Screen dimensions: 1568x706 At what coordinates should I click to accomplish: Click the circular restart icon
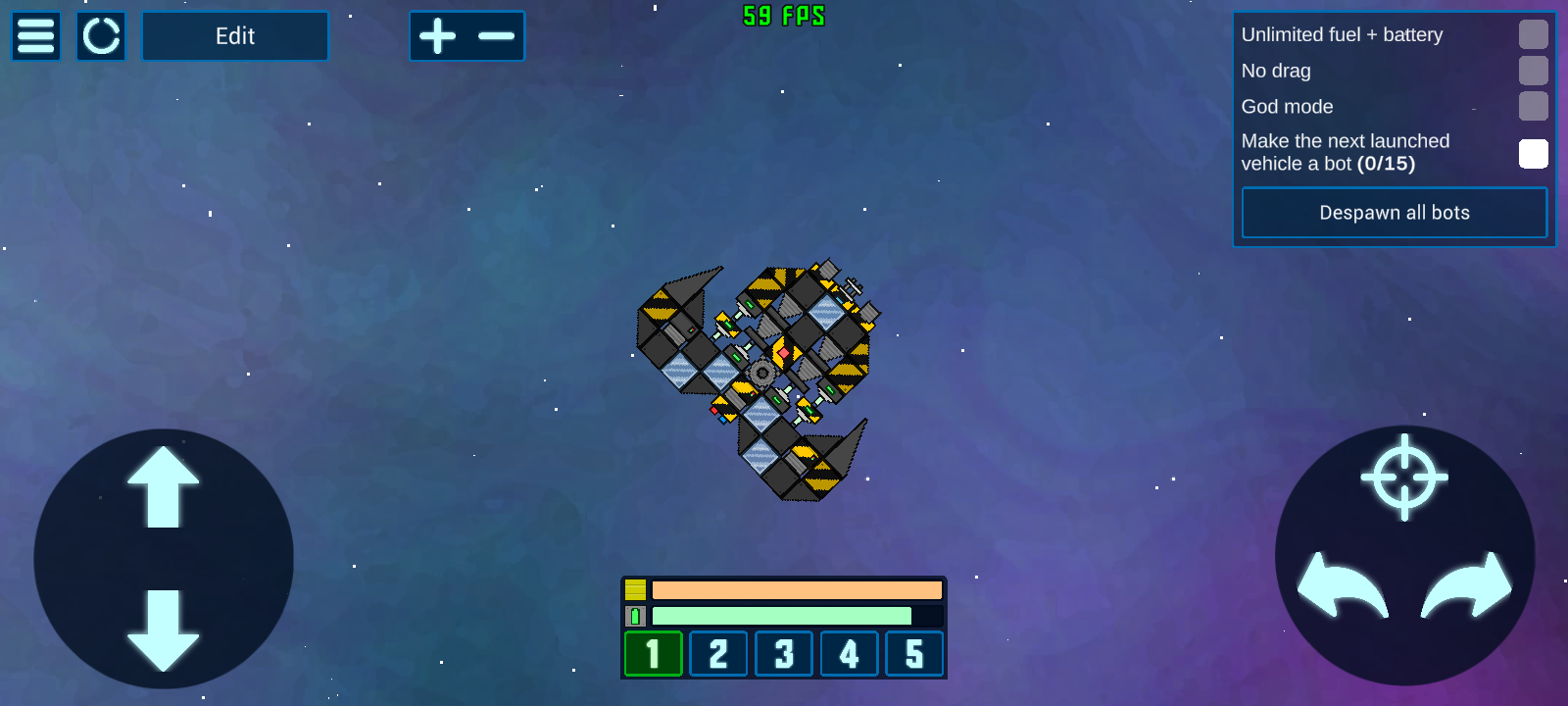(101, 36)
